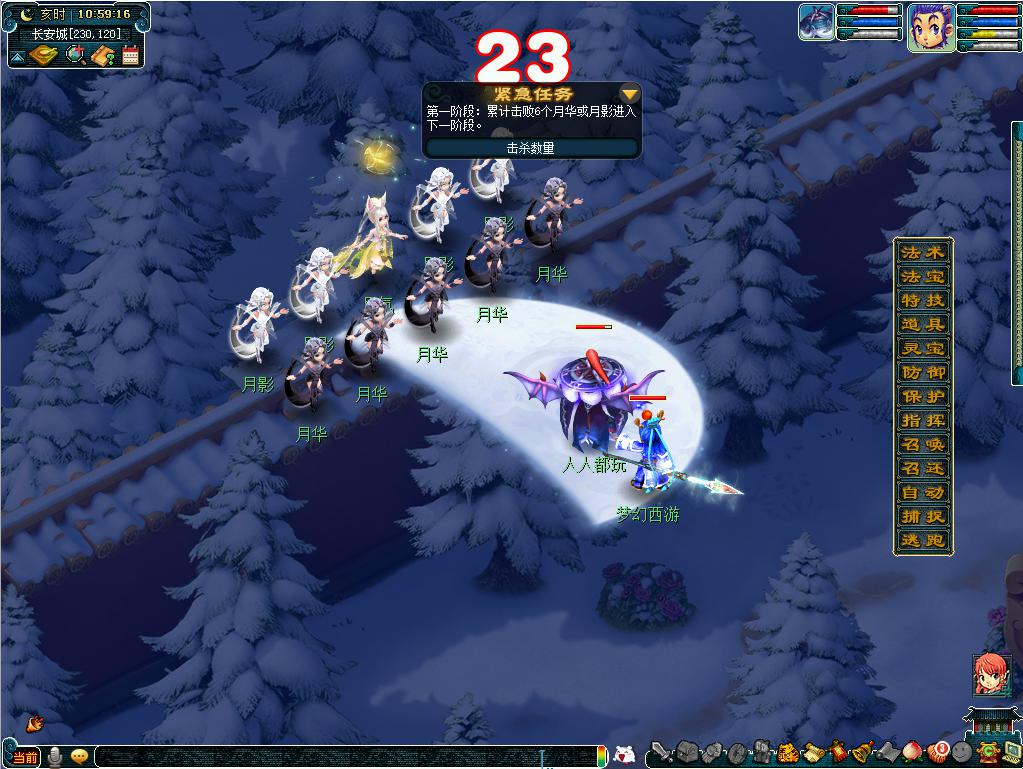Choose the 法术 spell command
This screenshot has width=1023, height=769.
922,253
